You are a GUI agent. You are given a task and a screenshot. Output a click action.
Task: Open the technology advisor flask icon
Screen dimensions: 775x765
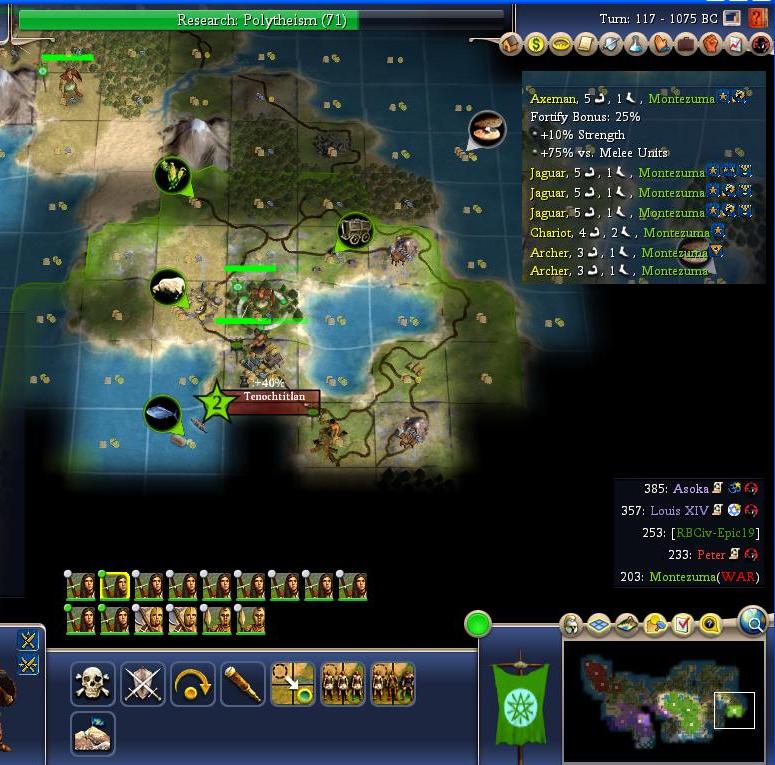coord(635,44)
